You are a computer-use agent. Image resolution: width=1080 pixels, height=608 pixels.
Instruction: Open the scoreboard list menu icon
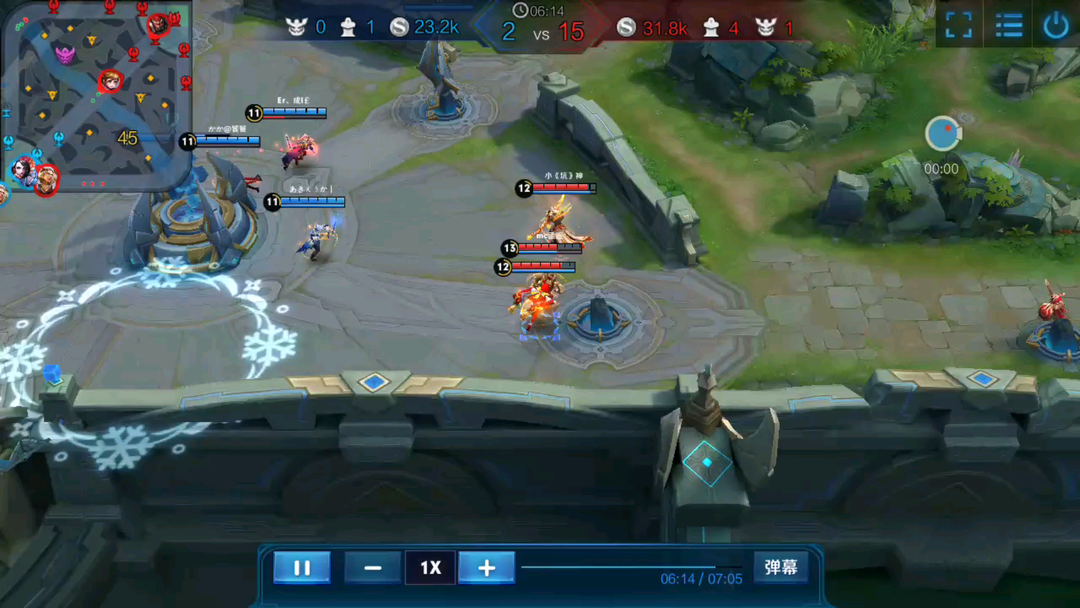click(1008, 26)
